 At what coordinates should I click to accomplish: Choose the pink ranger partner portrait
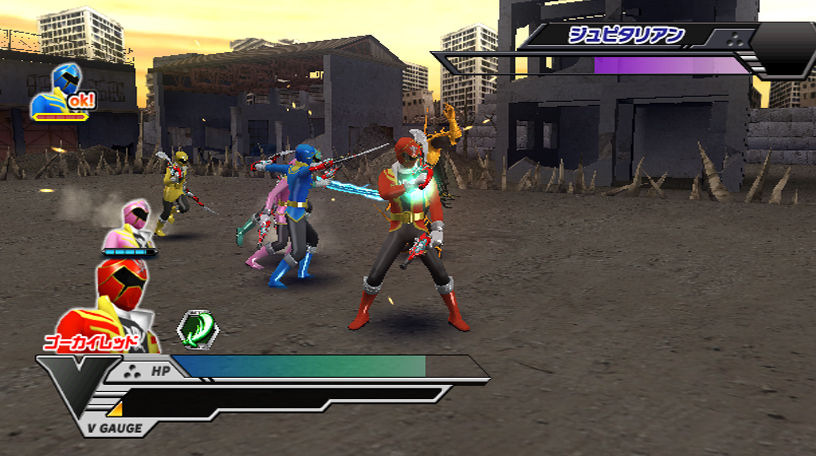coord(129,228)
